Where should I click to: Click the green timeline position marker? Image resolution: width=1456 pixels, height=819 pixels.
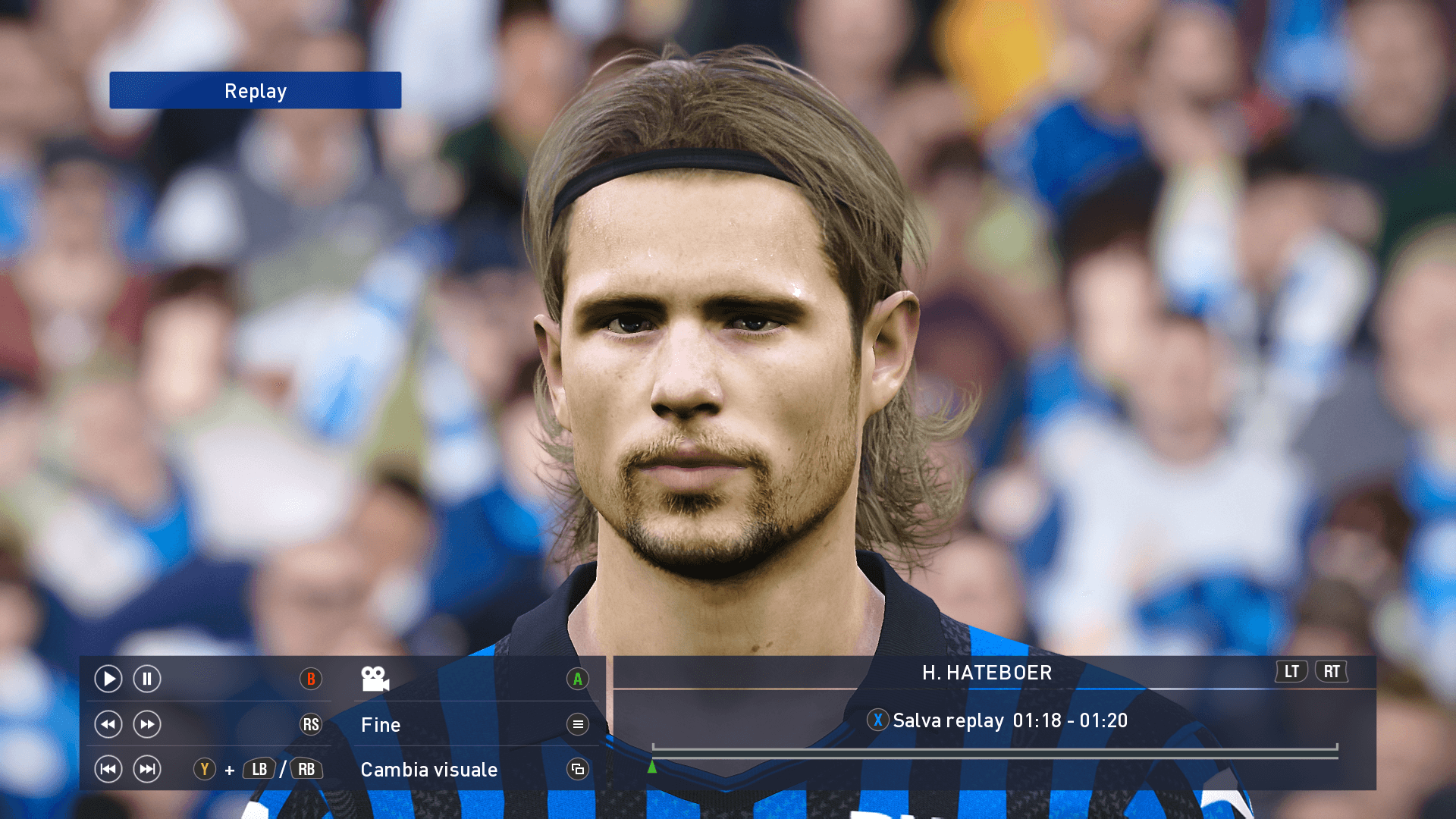pyautogui.click(x=652, y=767)
